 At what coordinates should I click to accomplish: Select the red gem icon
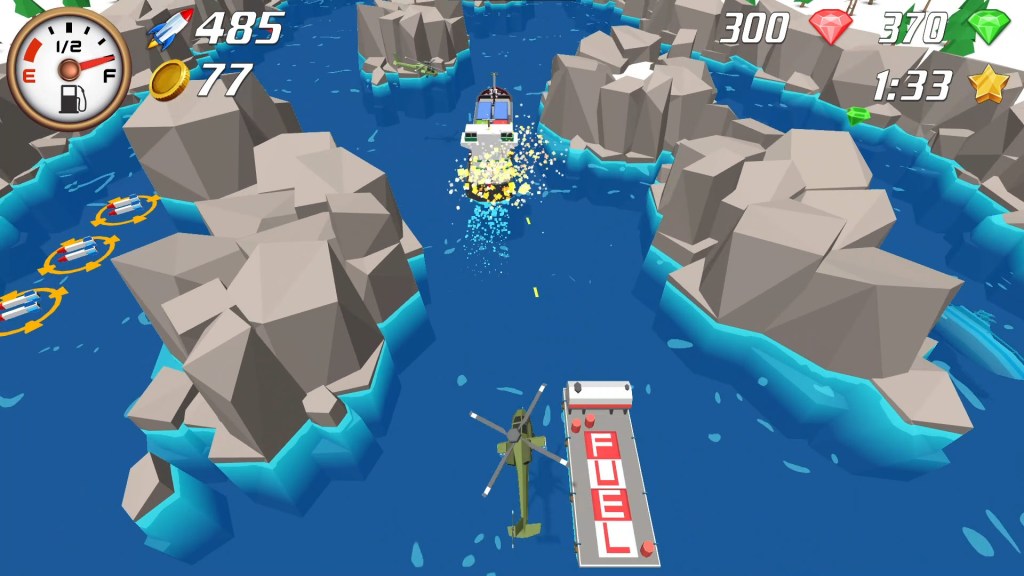coord(830,28)
